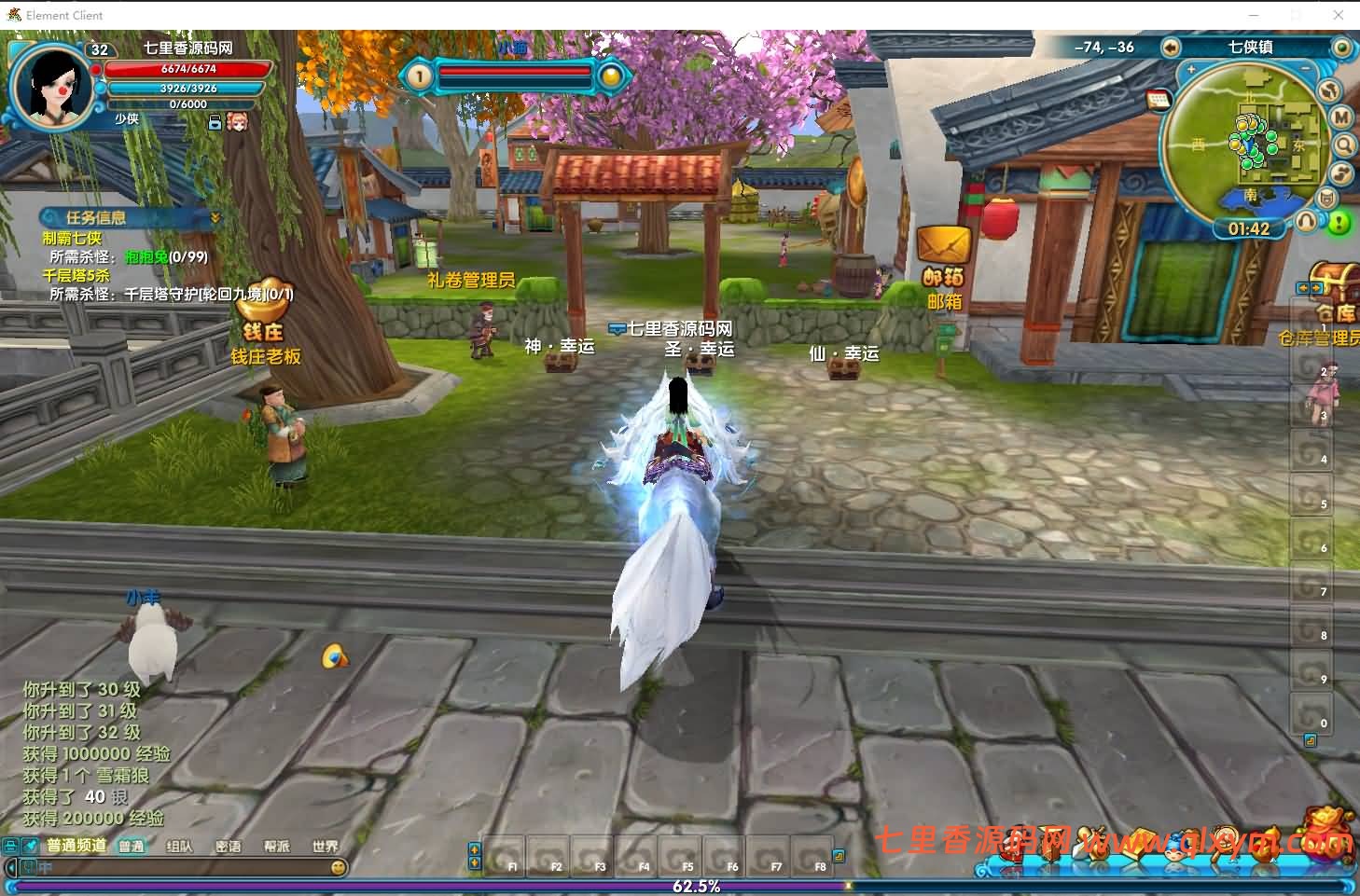Viewport: 1360px width, 896px height.
Task: Switch to the 组队 chat tab
Action: pos(180,847)
